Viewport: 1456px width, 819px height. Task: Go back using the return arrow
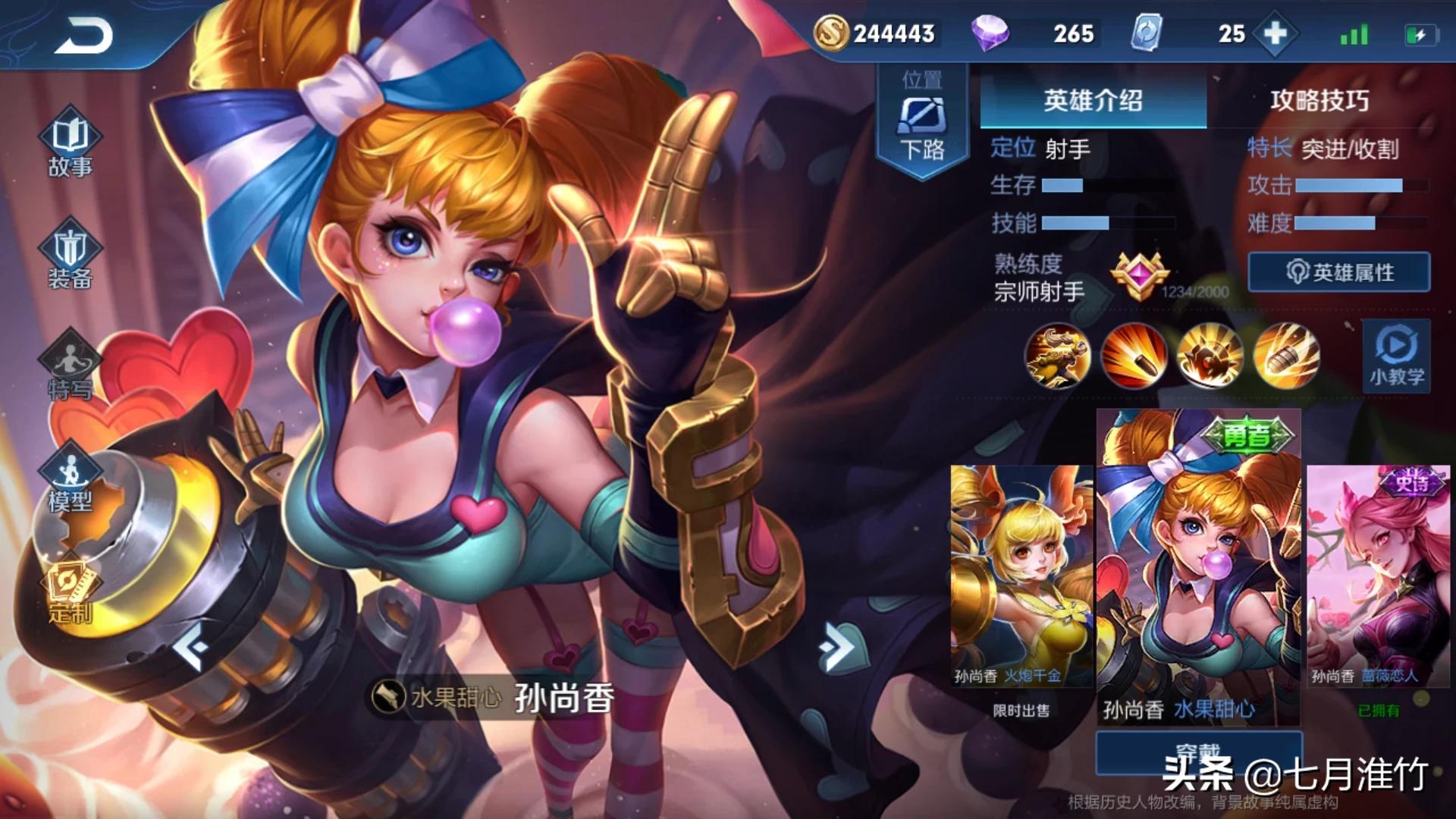point(83,36)
